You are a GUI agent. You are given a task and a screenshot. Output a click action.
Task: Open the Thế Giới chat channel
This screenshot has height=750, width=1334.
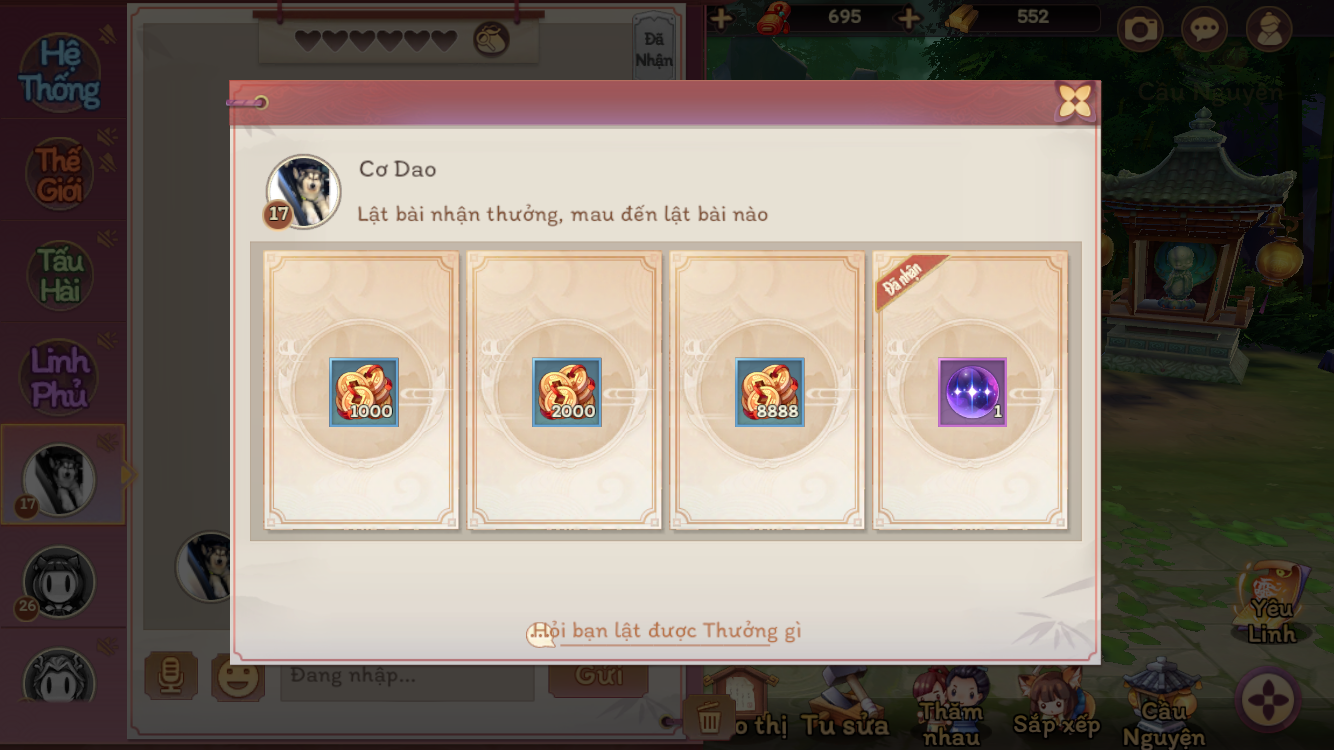[x=60, y=174]
